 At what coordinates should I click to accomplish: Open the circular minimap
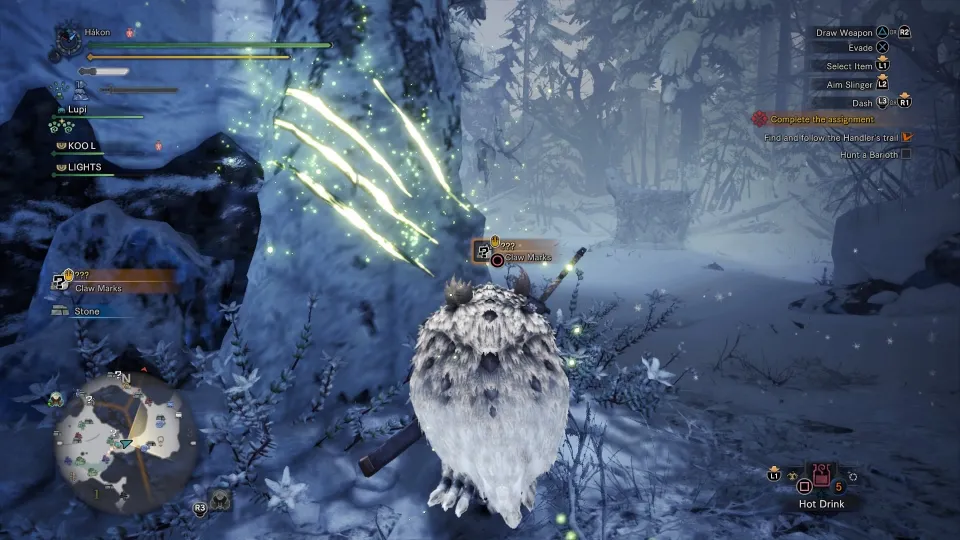coord(119,437)
